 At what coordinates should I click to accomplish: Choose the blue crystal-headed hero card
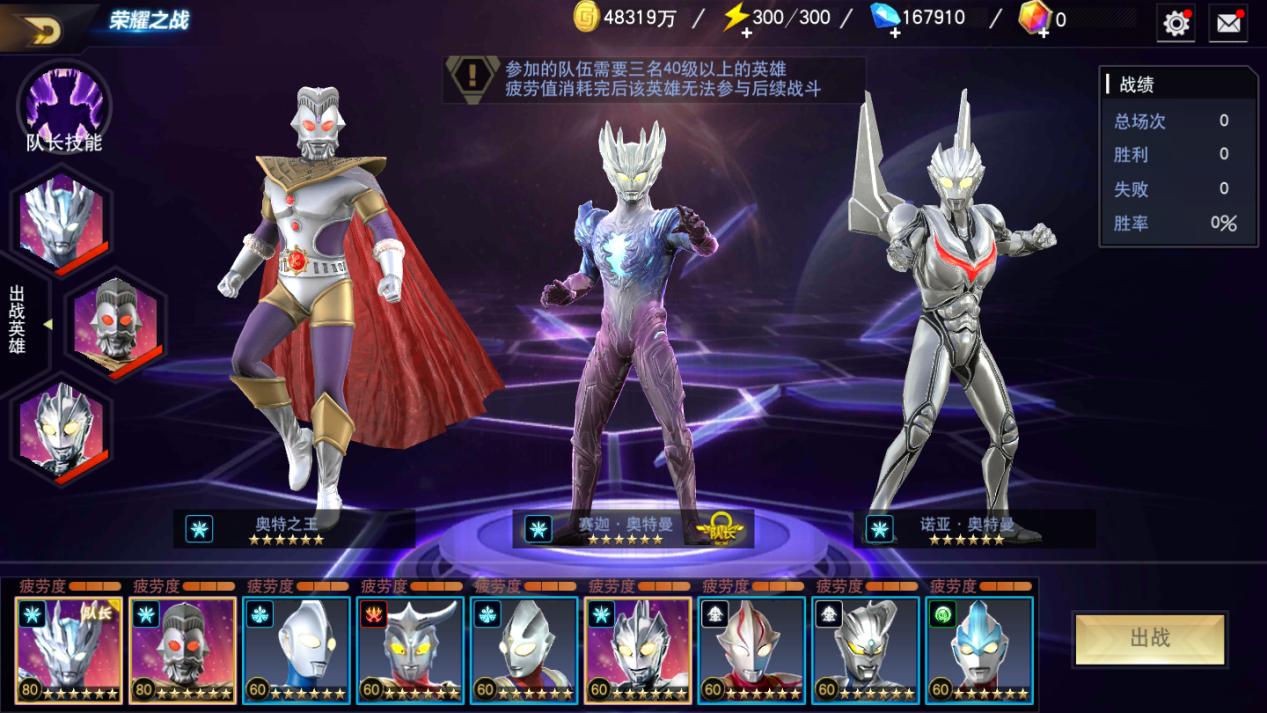click(980, 650)
